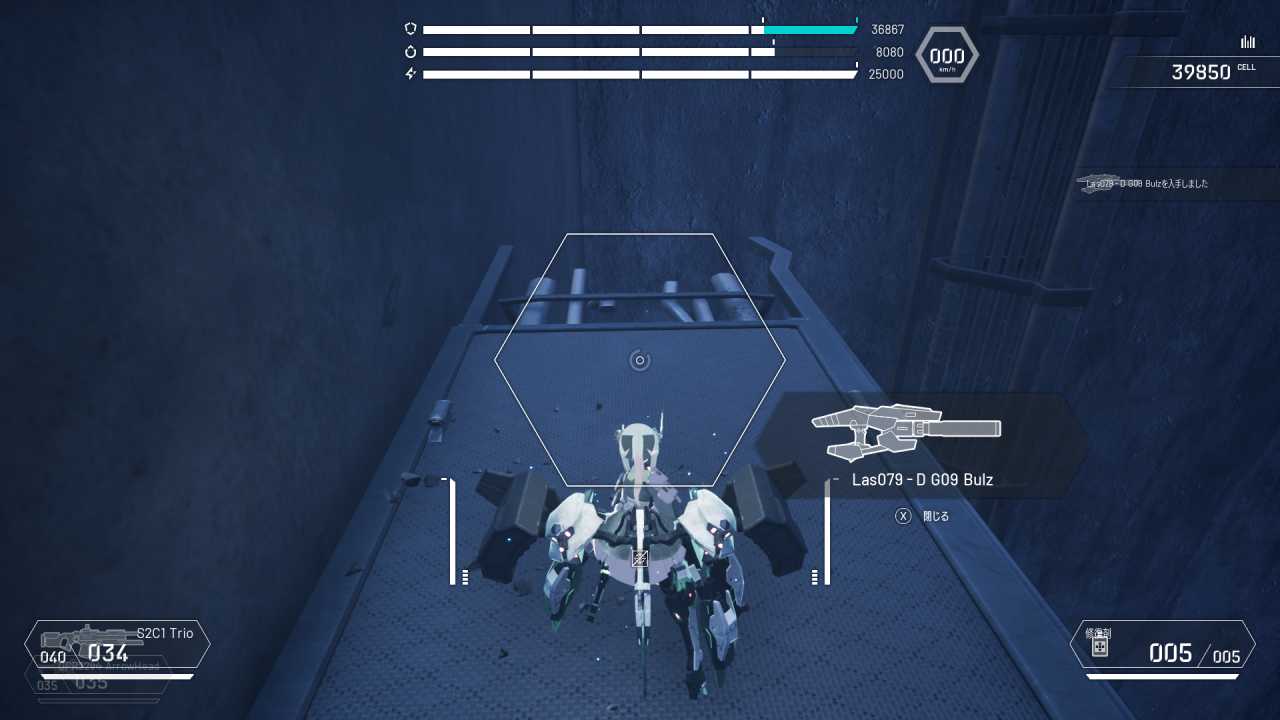Toggle the km/h speedometer display
This screenshot has height=720, width=1280.
point(946,56)
